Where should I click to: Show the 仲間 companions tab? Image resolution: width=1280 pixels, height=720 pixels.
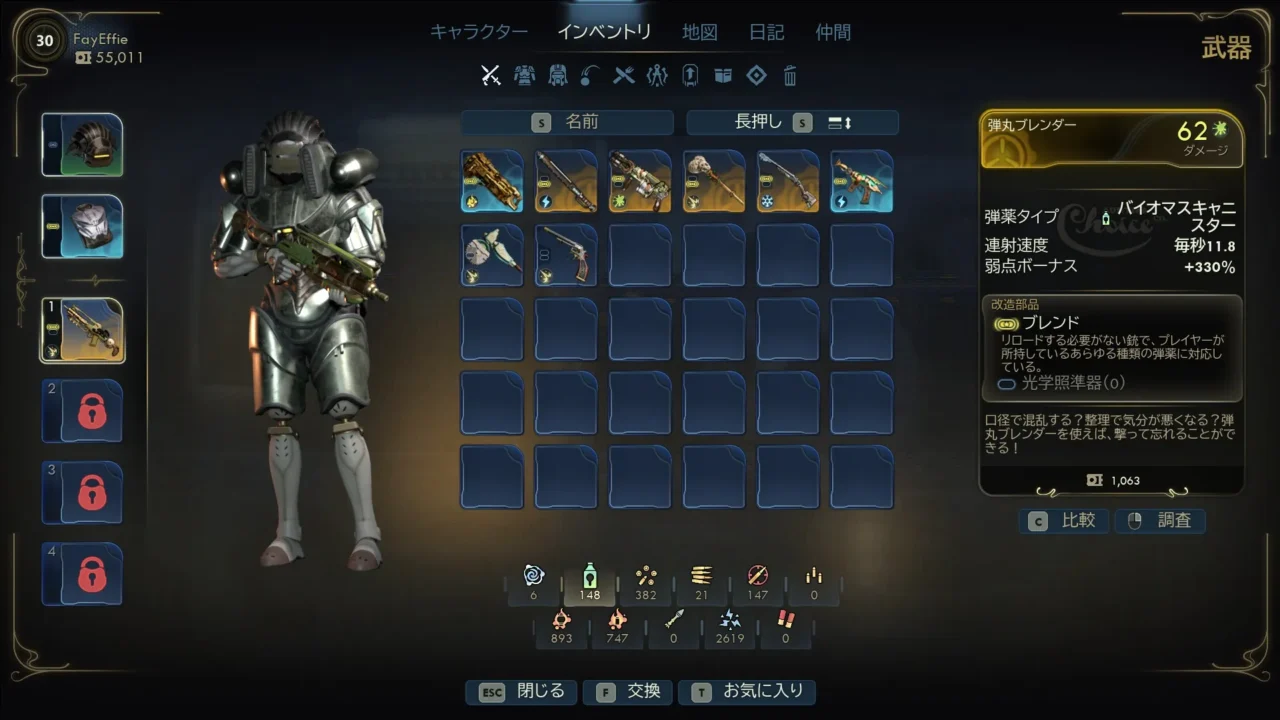[x=833, y=32]
